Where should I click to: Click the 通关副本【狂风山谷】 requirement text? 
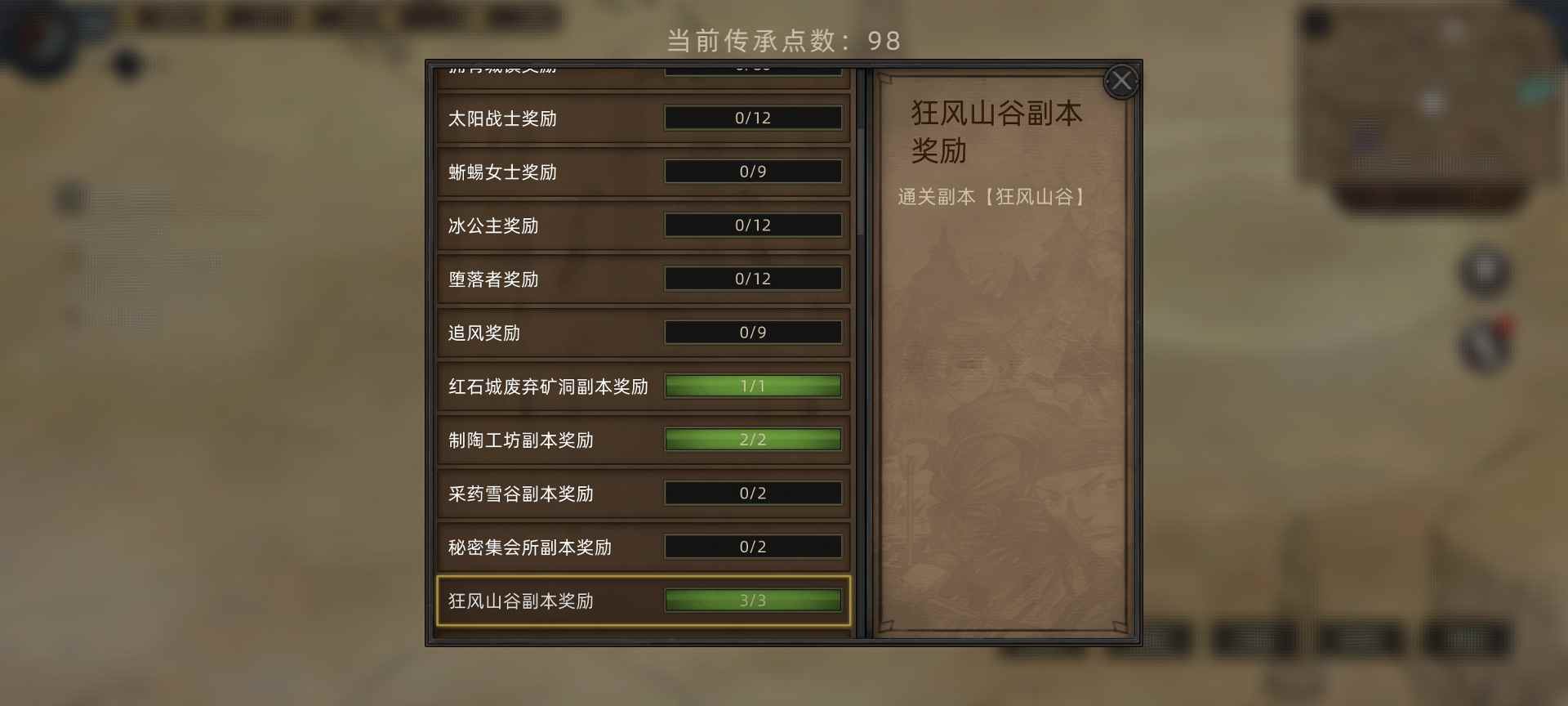click(x=993, y=196)
